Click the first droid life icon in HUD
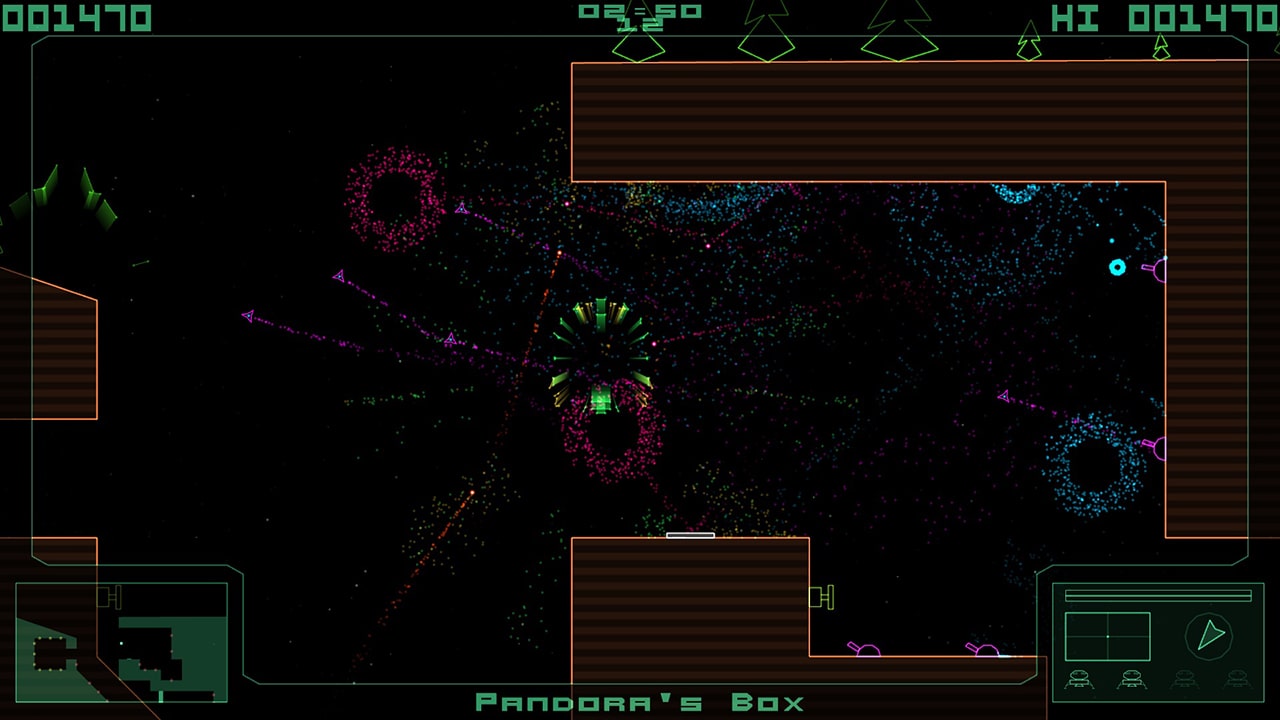The height and width of the screenshot is (720, 1280). pyautogui.click(x=1078, y=679)
